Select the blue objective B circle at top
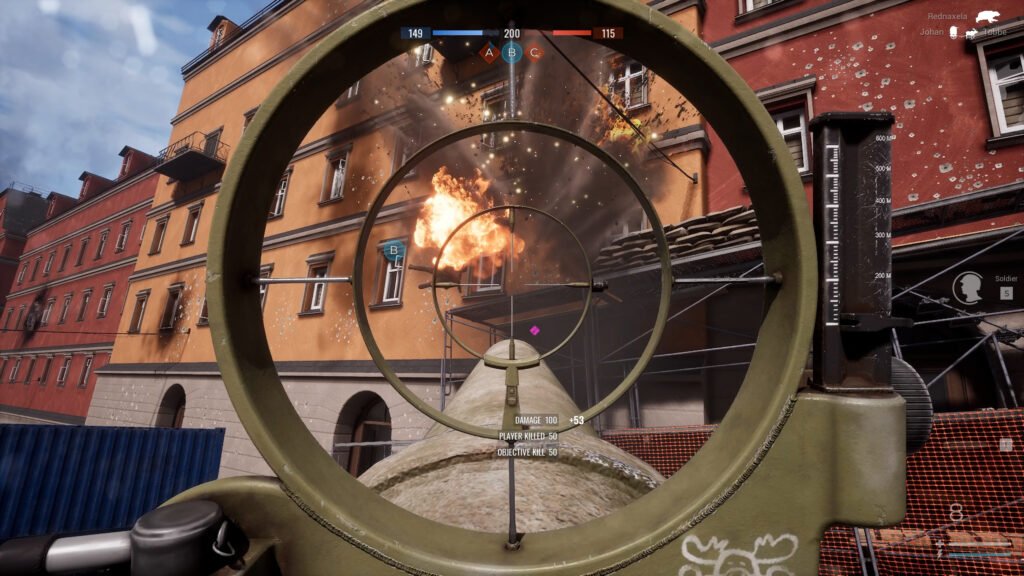The height and width of the screenshot is (576, 1024). (x=512, y=51)
